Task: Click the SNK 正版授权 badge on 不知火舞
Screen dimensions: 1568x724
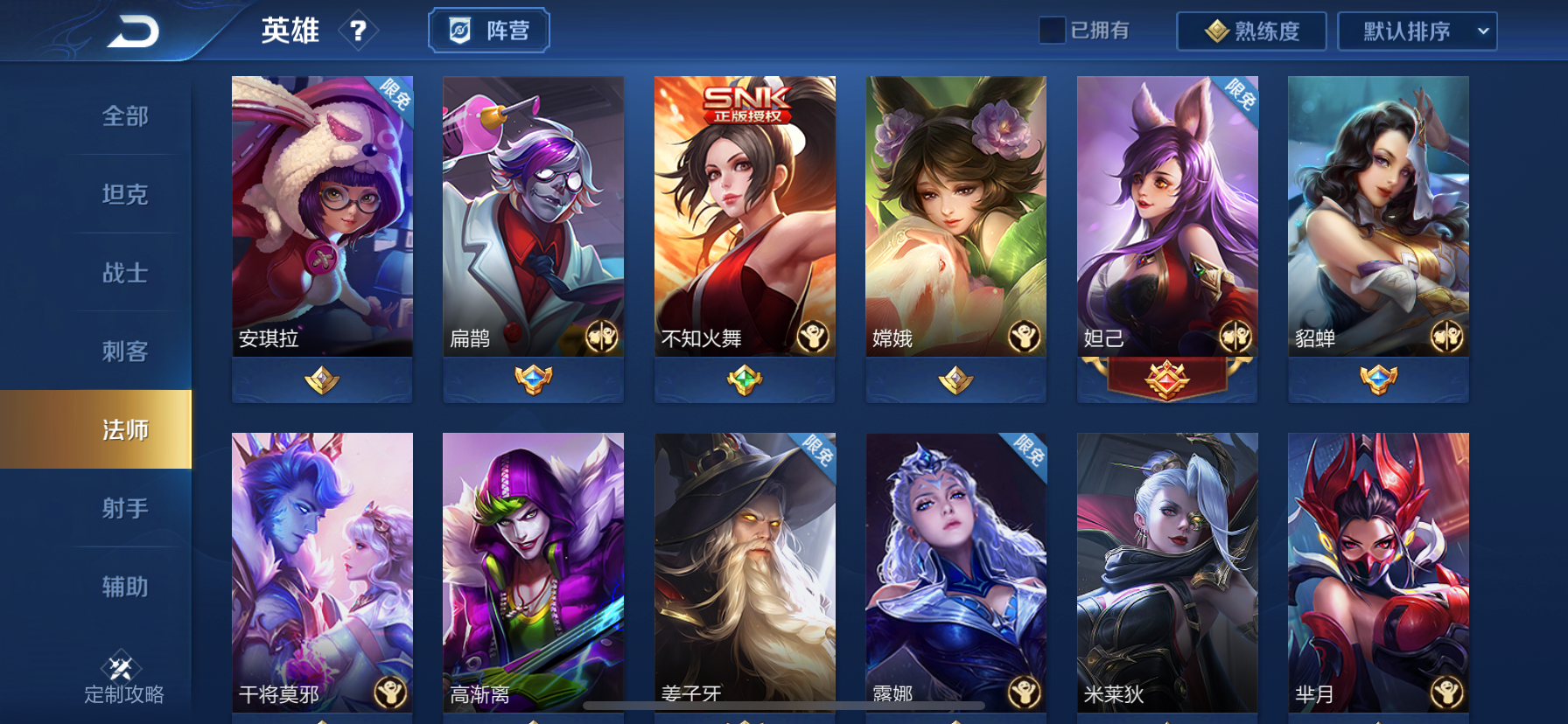Action: click(748, 101)
